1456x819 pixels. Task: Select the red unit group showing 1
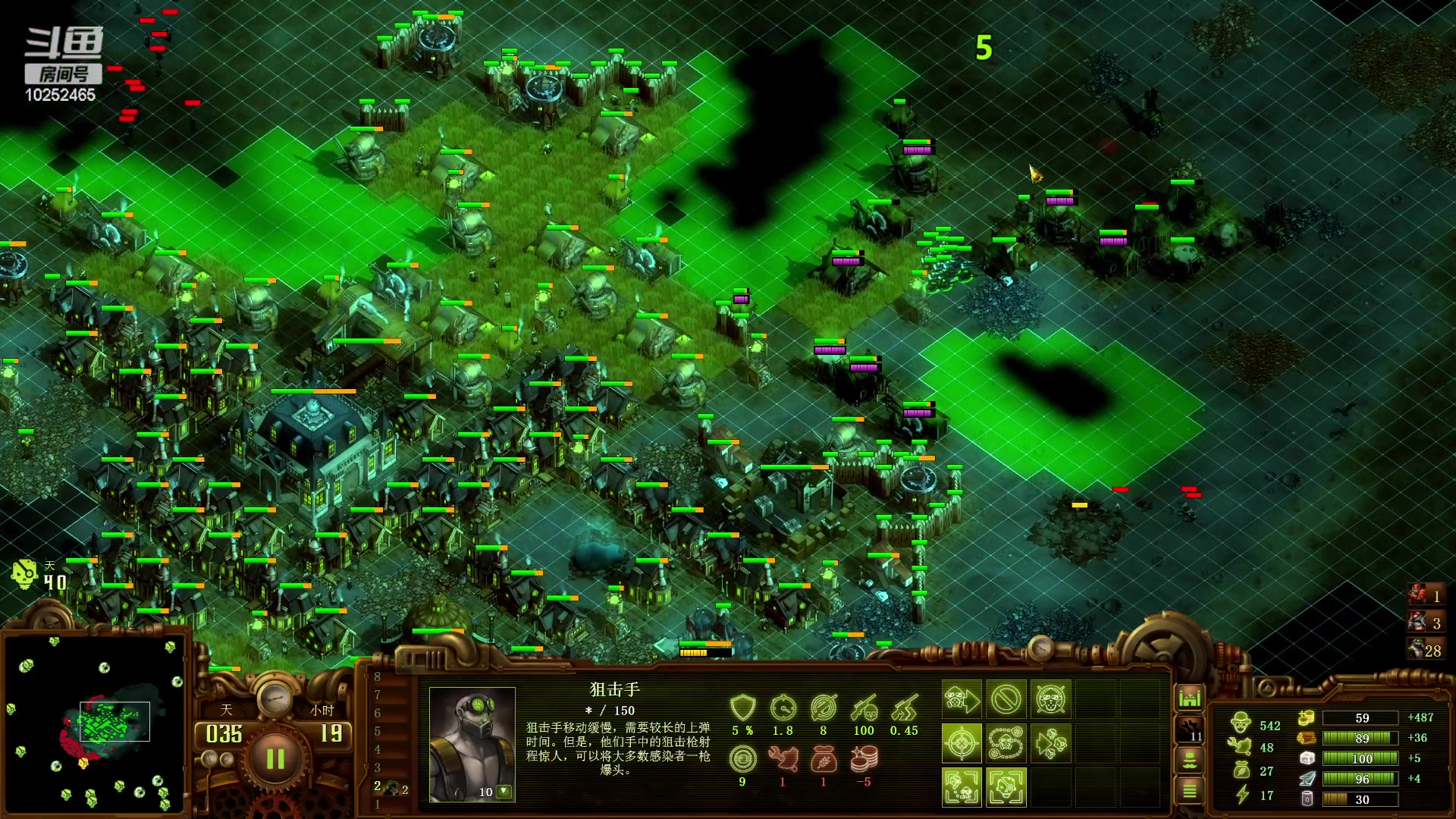[x=1426, y=595]
